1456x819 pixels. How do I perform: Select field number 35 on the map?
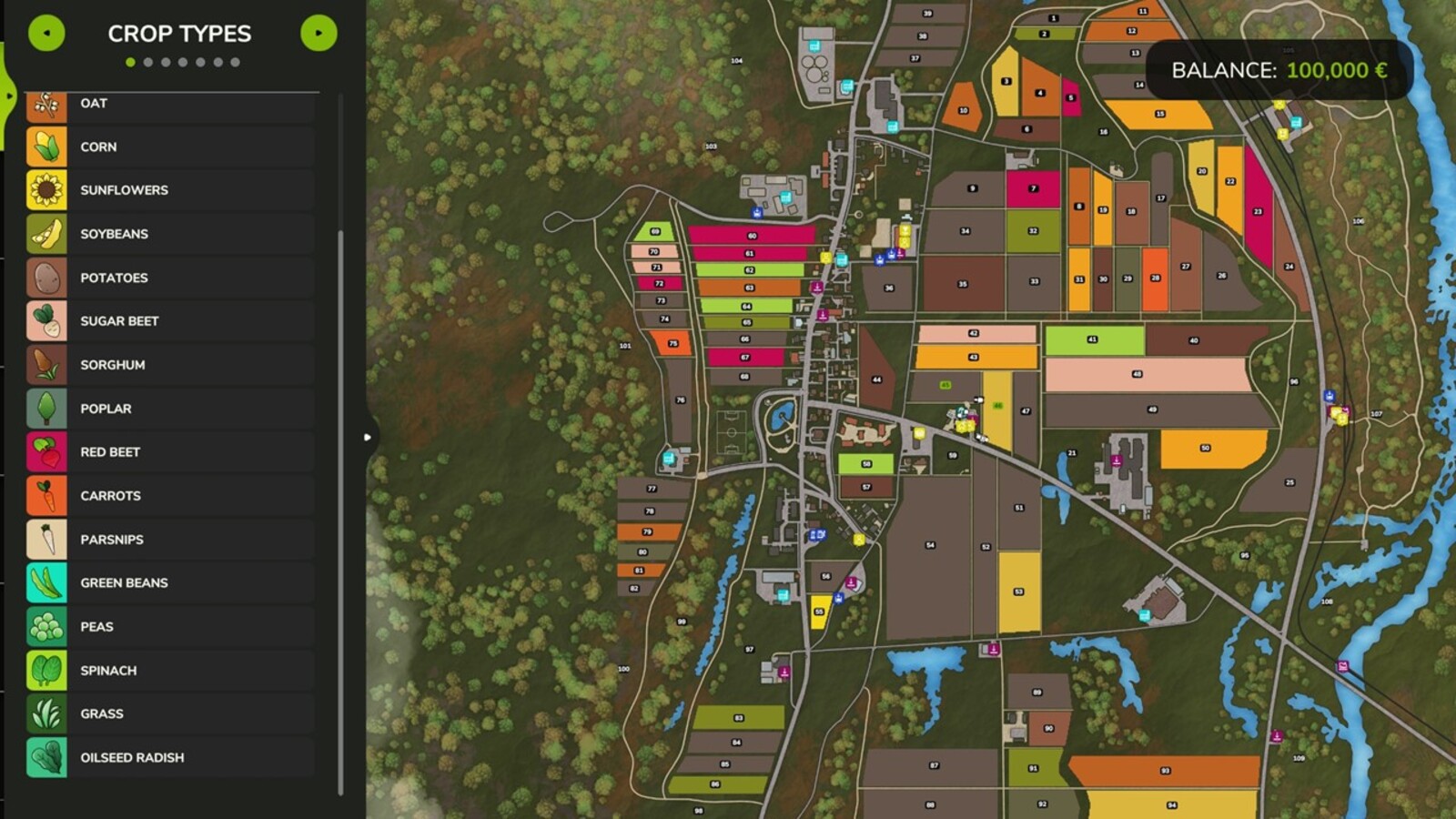961,283
